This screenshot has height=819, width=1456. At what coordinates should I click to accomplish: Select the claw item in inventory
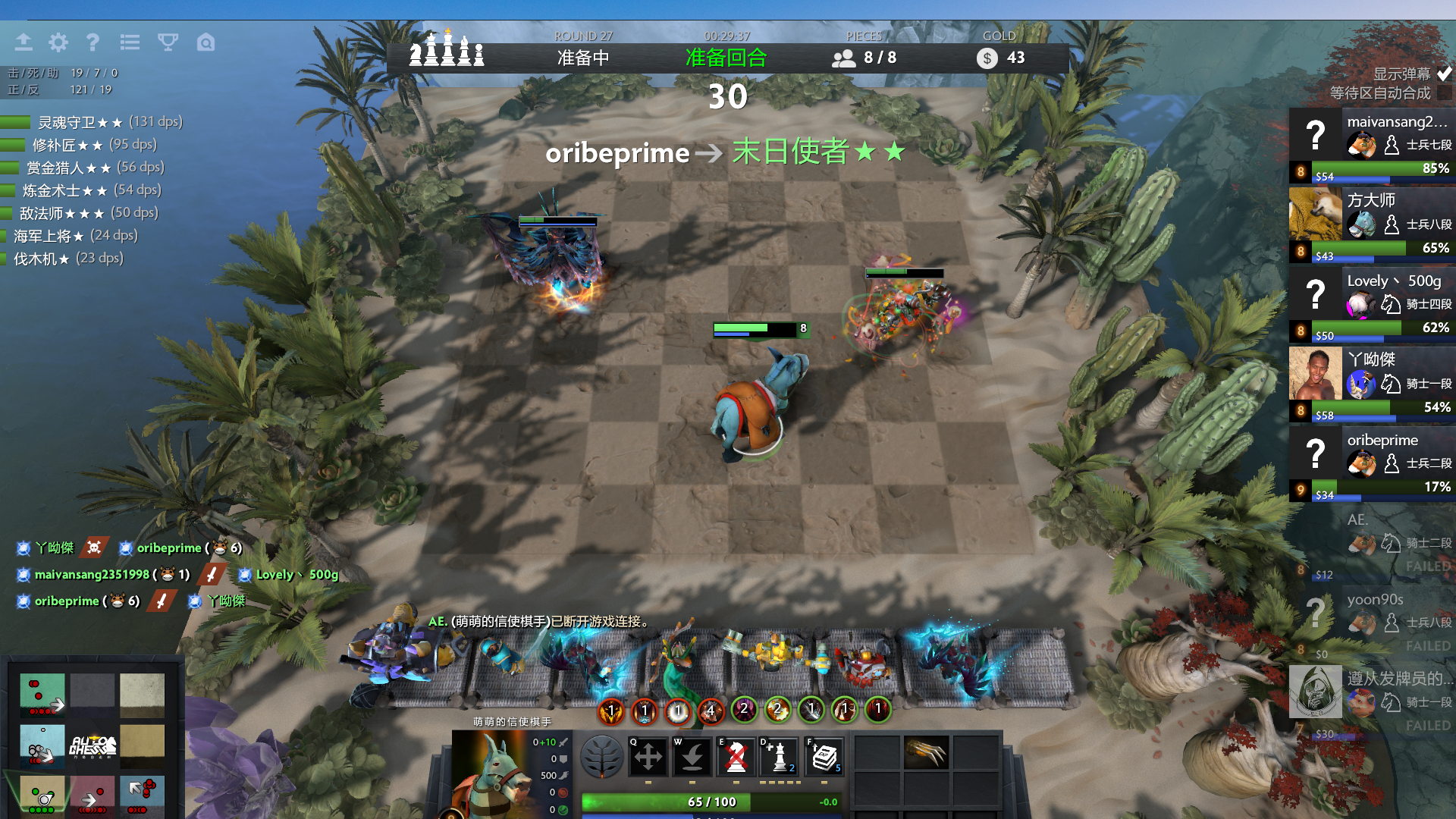coord(925,752)
